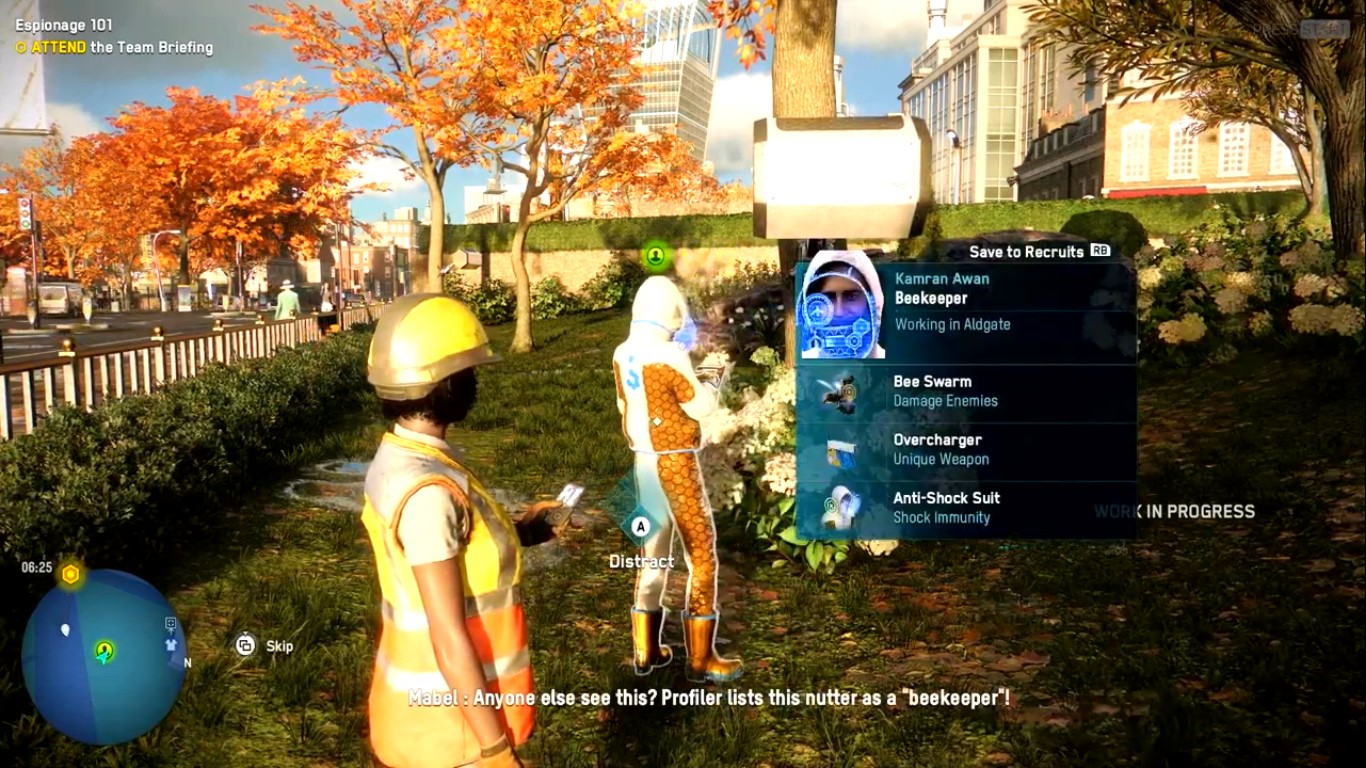This screenshot has width=1366, height=768.
Task: Click the hexagonal mission marker on the minimap
Action: click(70, 573)
